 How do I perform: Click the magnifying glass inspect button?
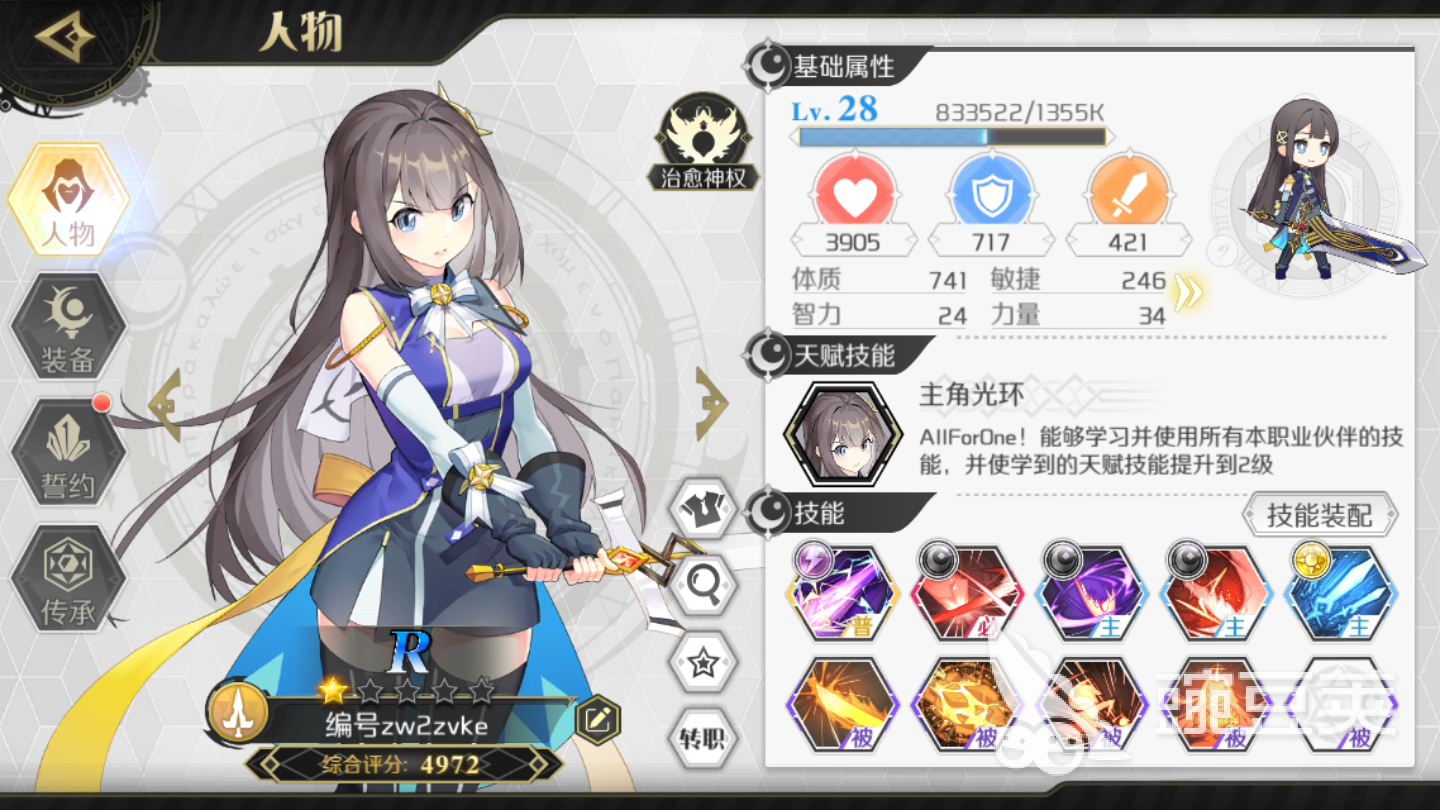pos(701,585)
